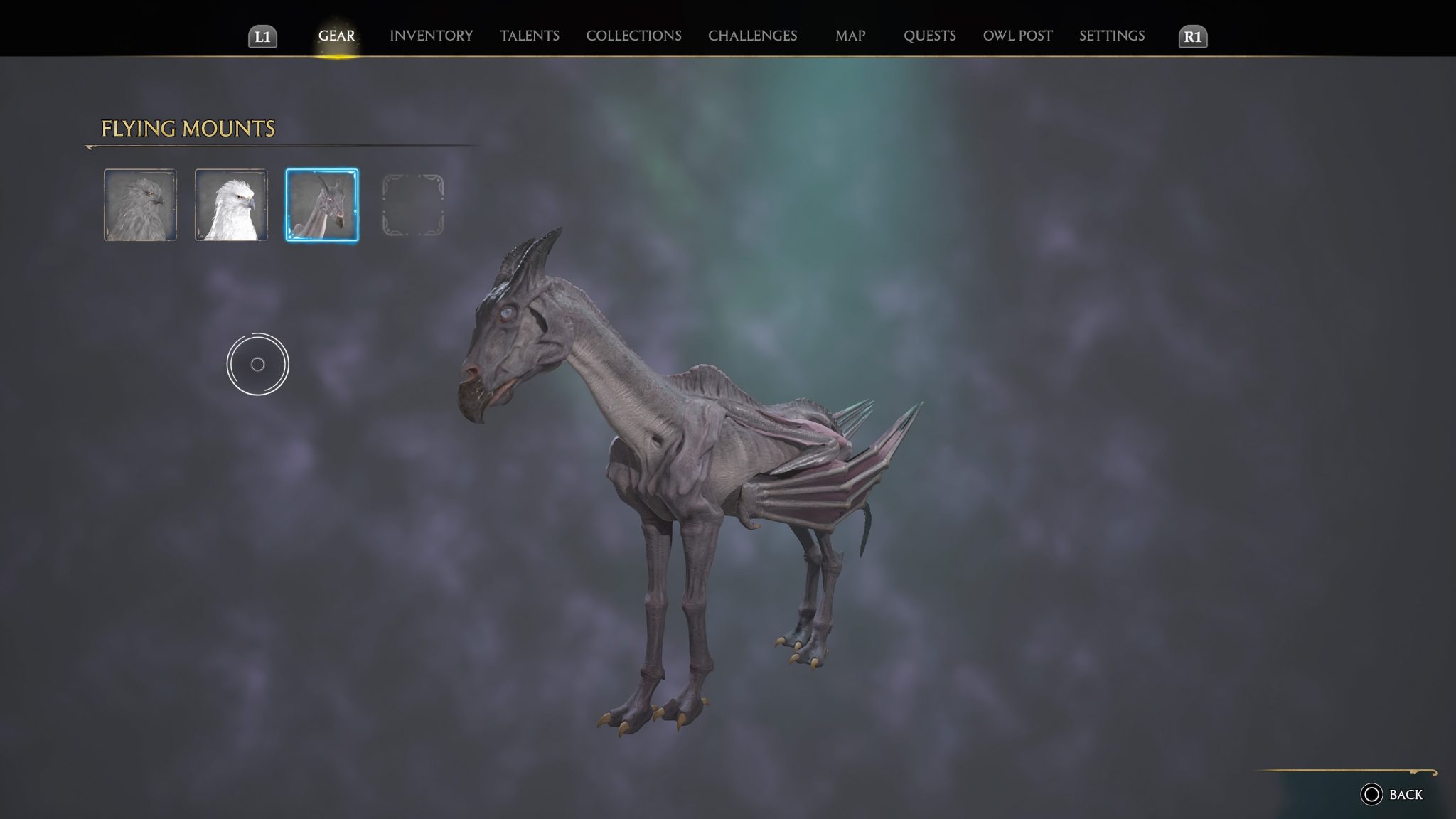Select the Thestral mount thumbnail
Viewport: 1456px width, 819px height.
click(x=322, y=205)
